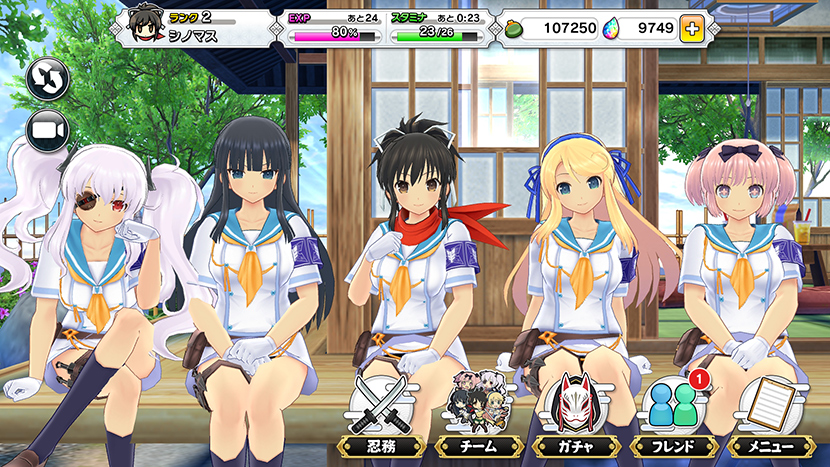Click the camera view button
This screenshot has height=467, width=830.
coord(47,131)
